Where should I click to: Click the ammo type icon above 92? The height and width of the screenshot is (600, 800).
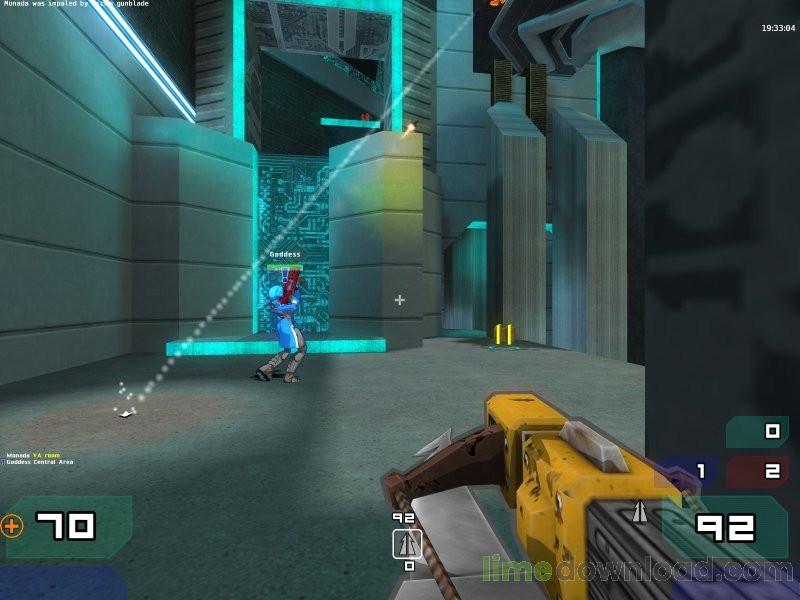point(637,512)
